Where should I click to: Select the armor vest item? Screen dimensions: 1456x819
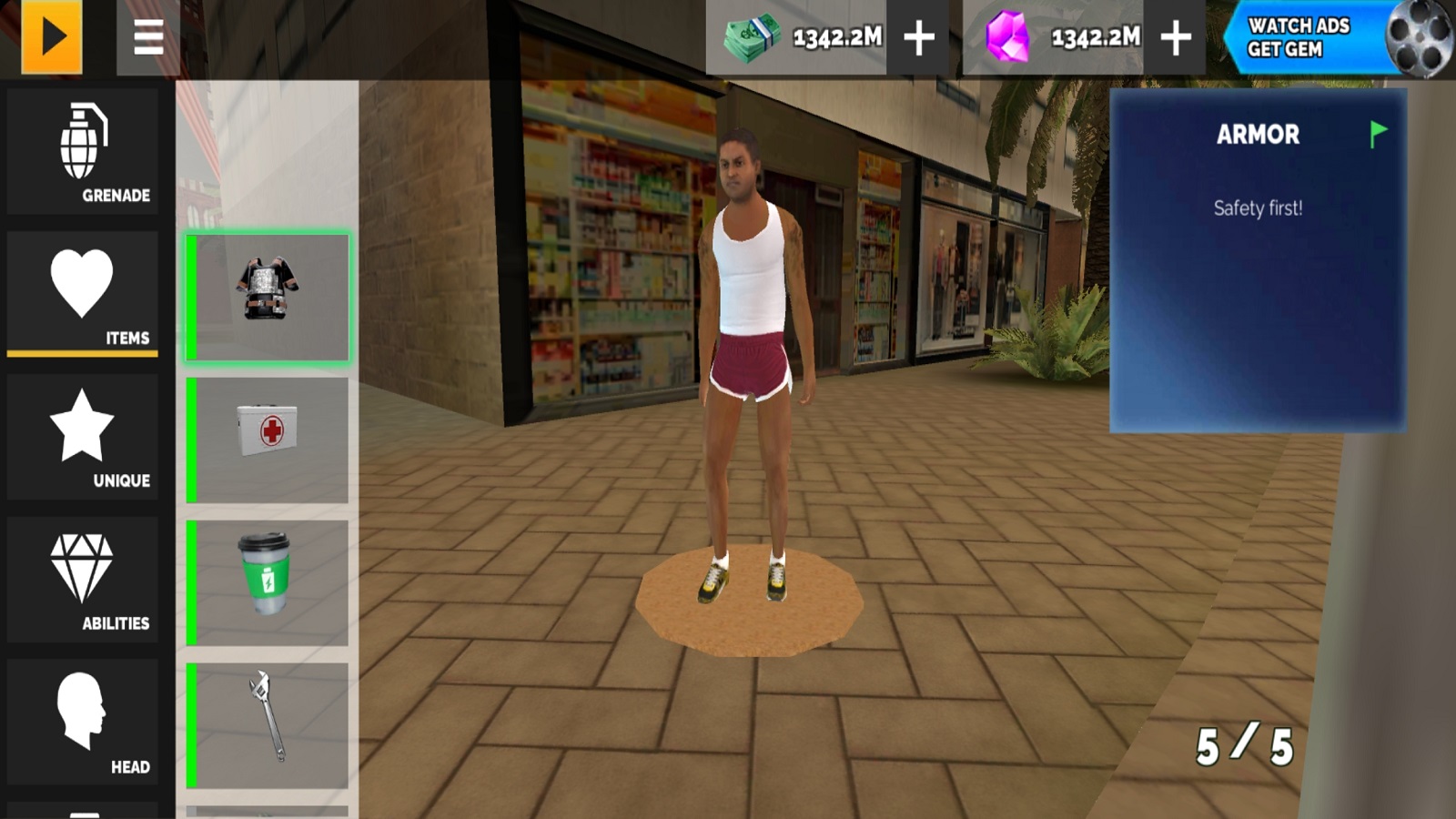pos(268,298)
